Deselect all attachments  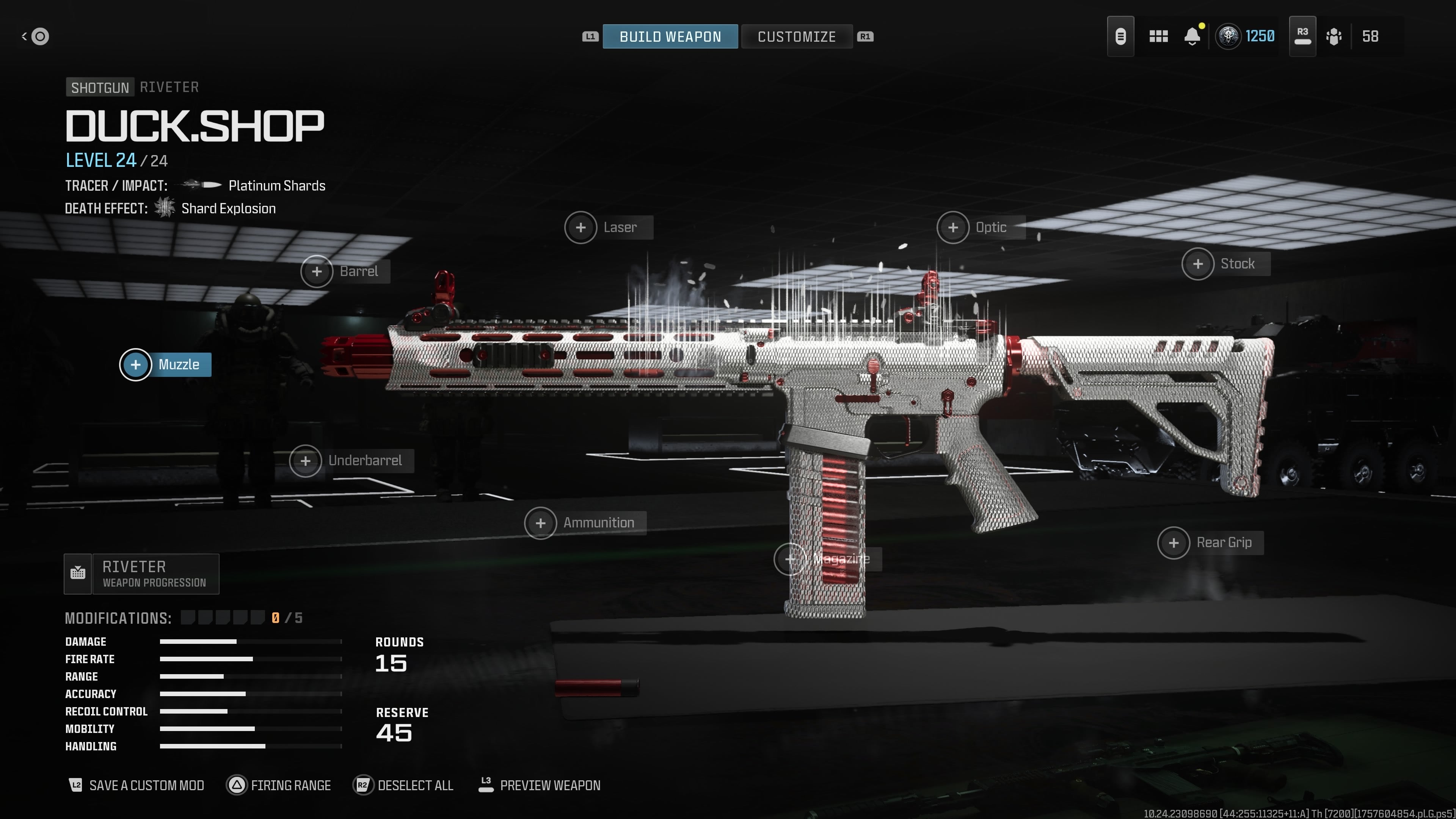click(x=403, y=785)
